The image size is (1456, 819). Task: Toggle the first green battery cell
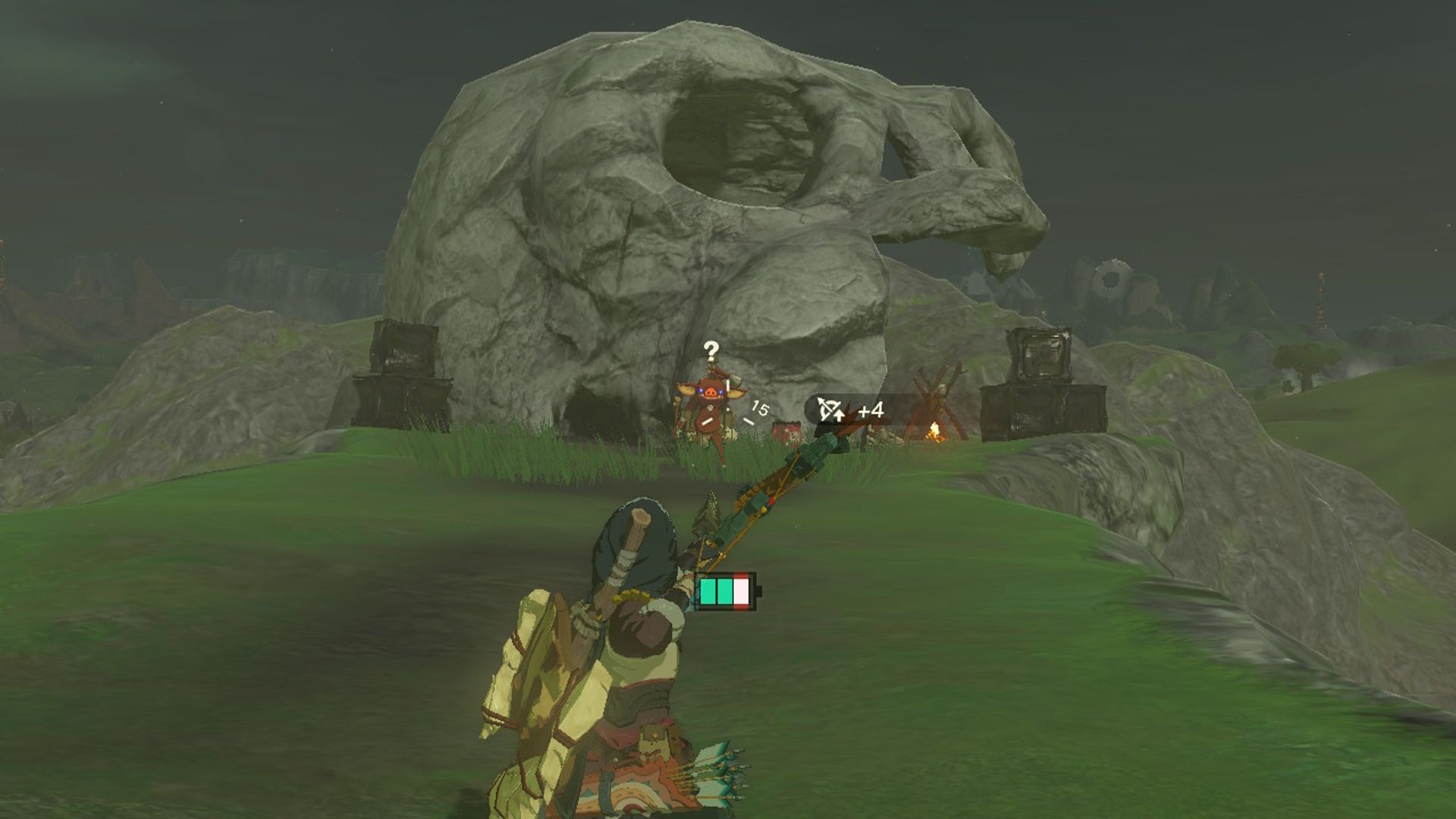(x=708, y=591)
